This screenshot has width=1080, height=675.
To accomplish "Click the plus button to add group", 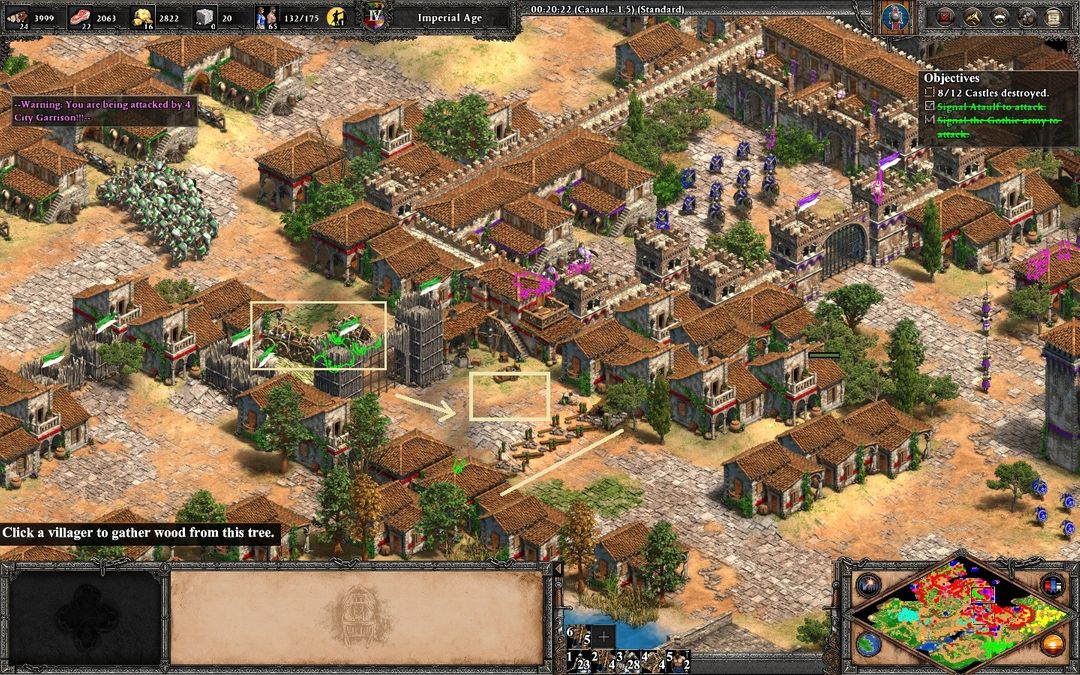I will (x=603, y=637).
